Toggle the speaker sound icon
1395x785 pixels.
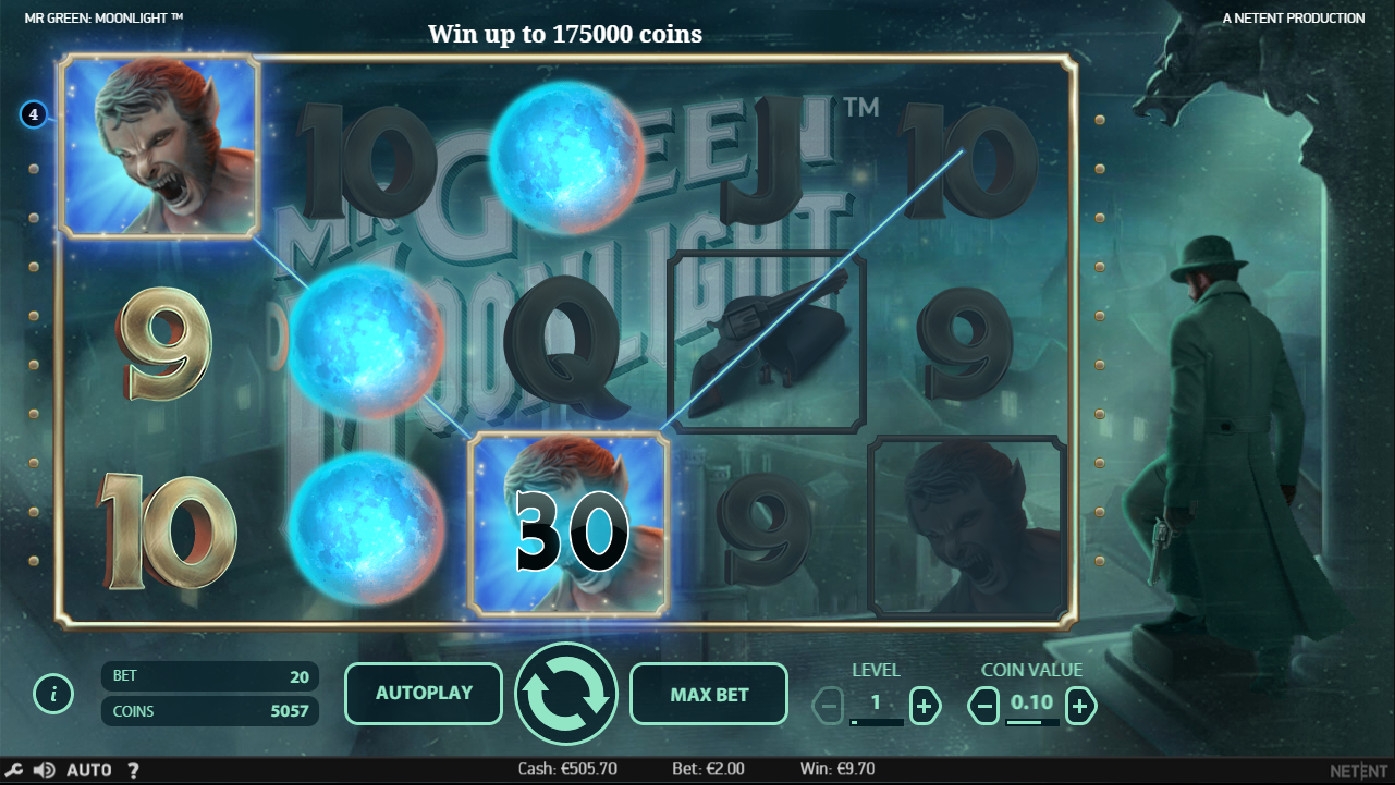pyautogui.click(x=44, y=770)
